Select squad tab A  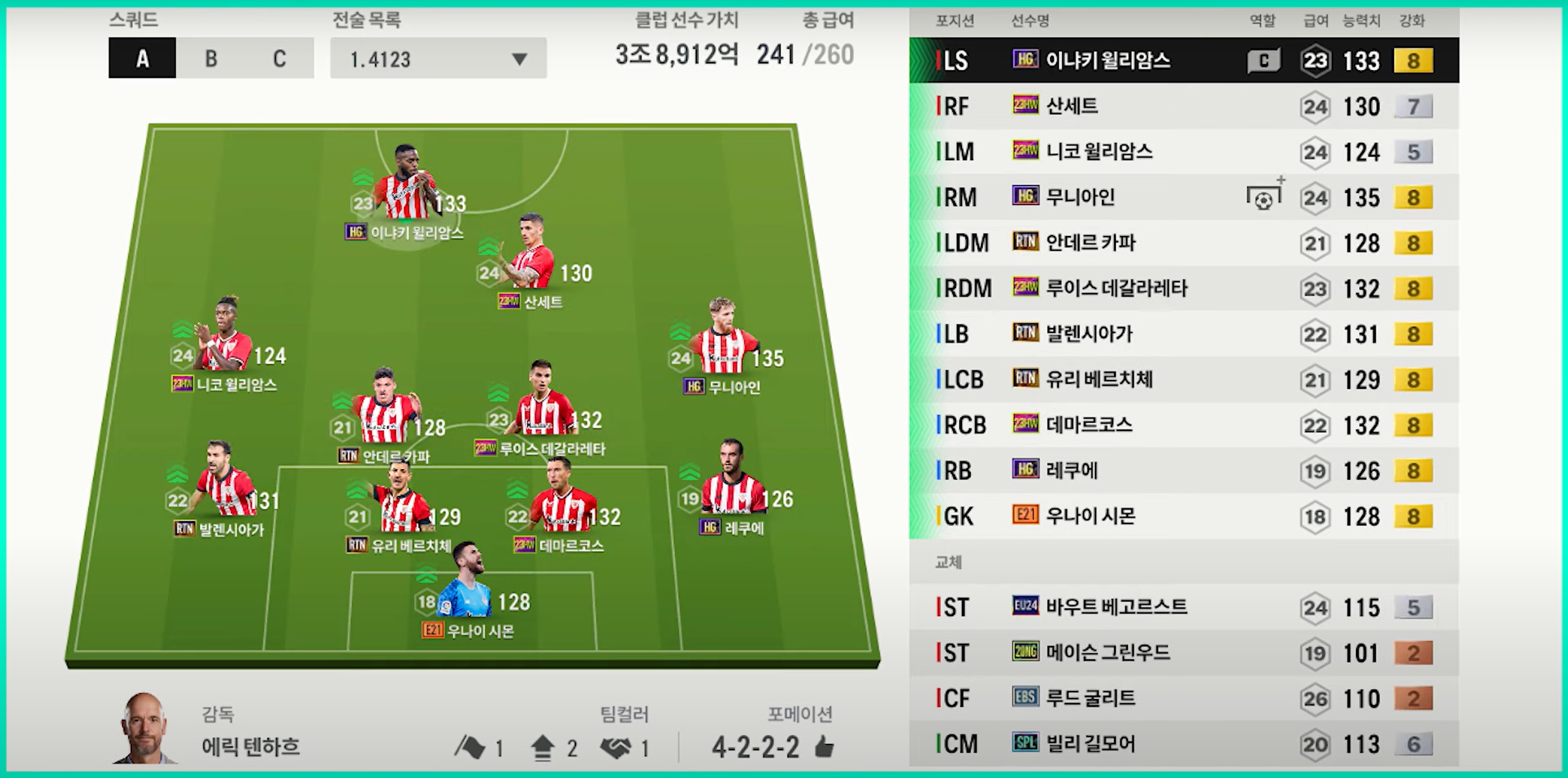pos(142,58)
